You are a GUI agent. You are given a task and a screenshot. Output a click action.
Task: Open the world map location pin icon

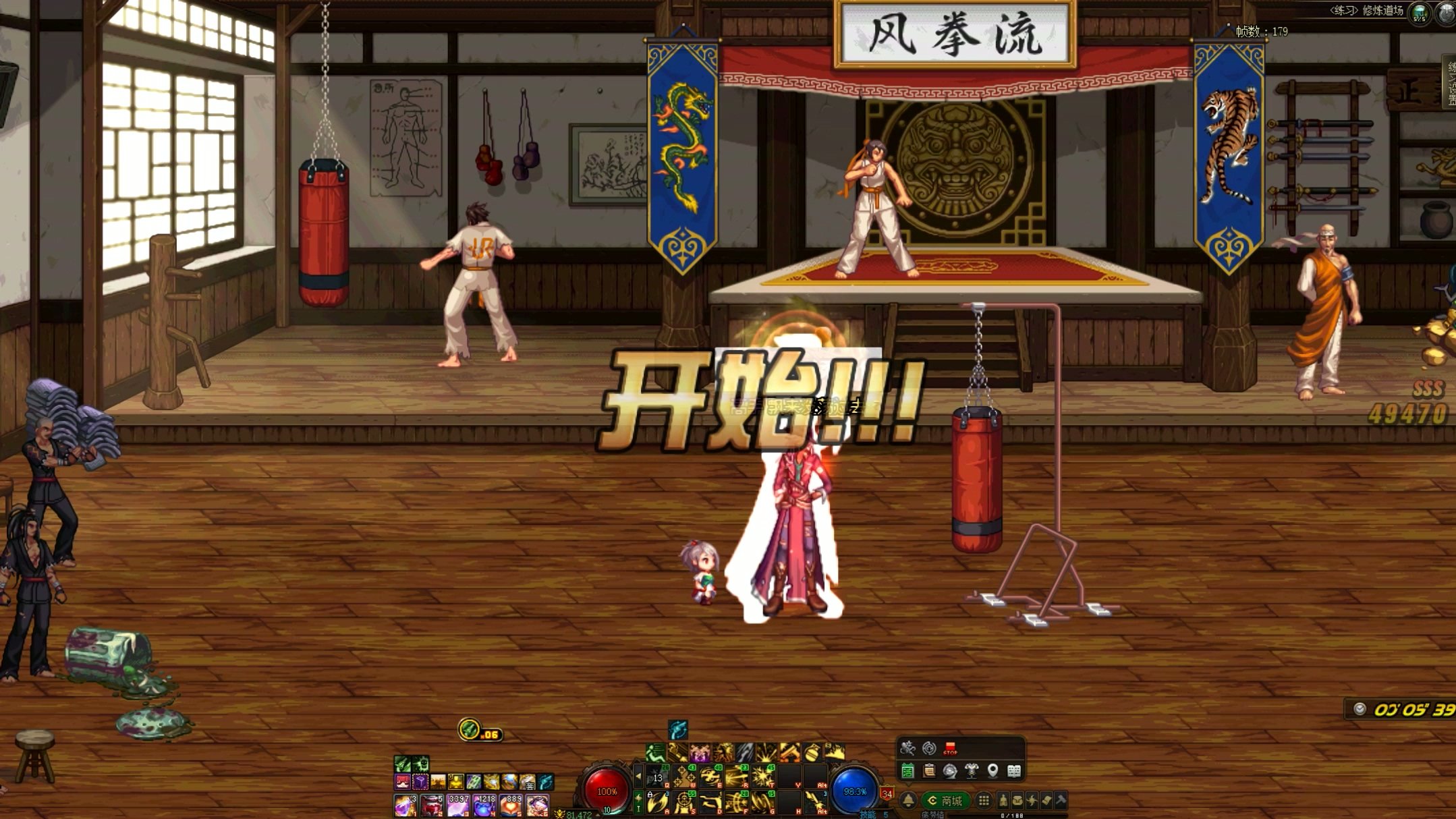(x=993, y=771)
